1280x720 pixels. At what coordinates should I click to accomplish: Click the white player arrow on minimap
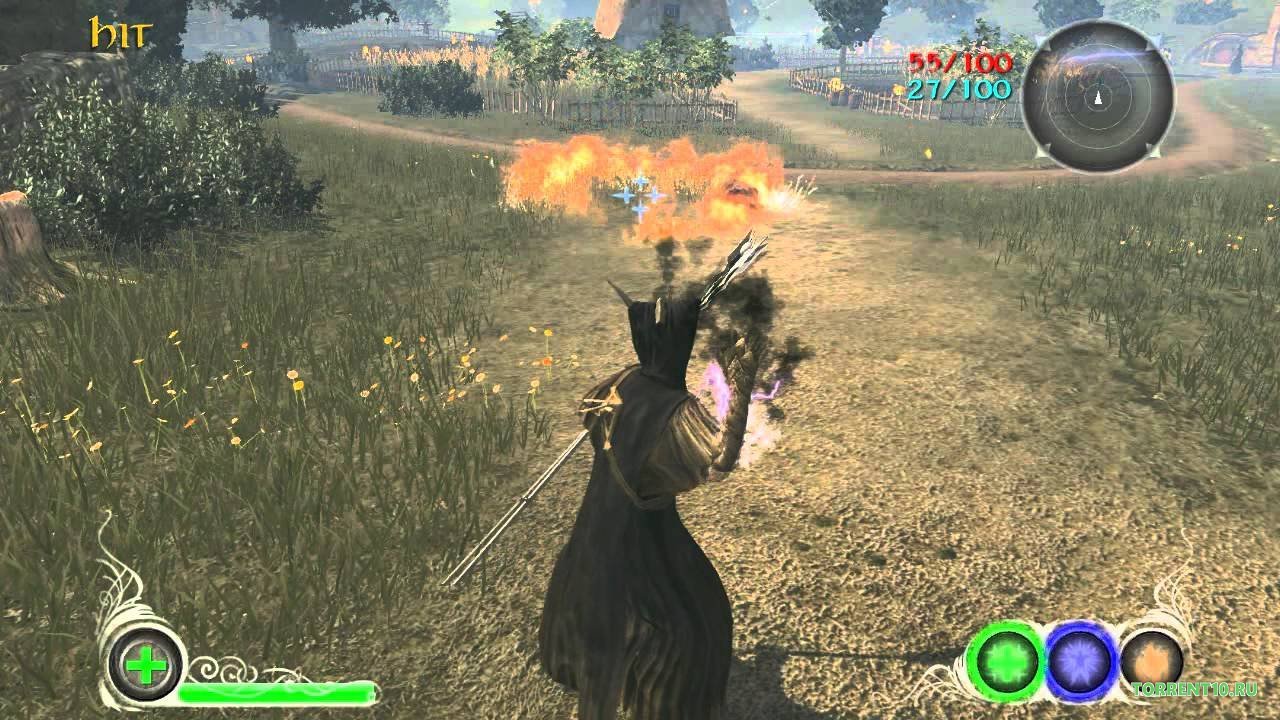(x=1096, y=99)
